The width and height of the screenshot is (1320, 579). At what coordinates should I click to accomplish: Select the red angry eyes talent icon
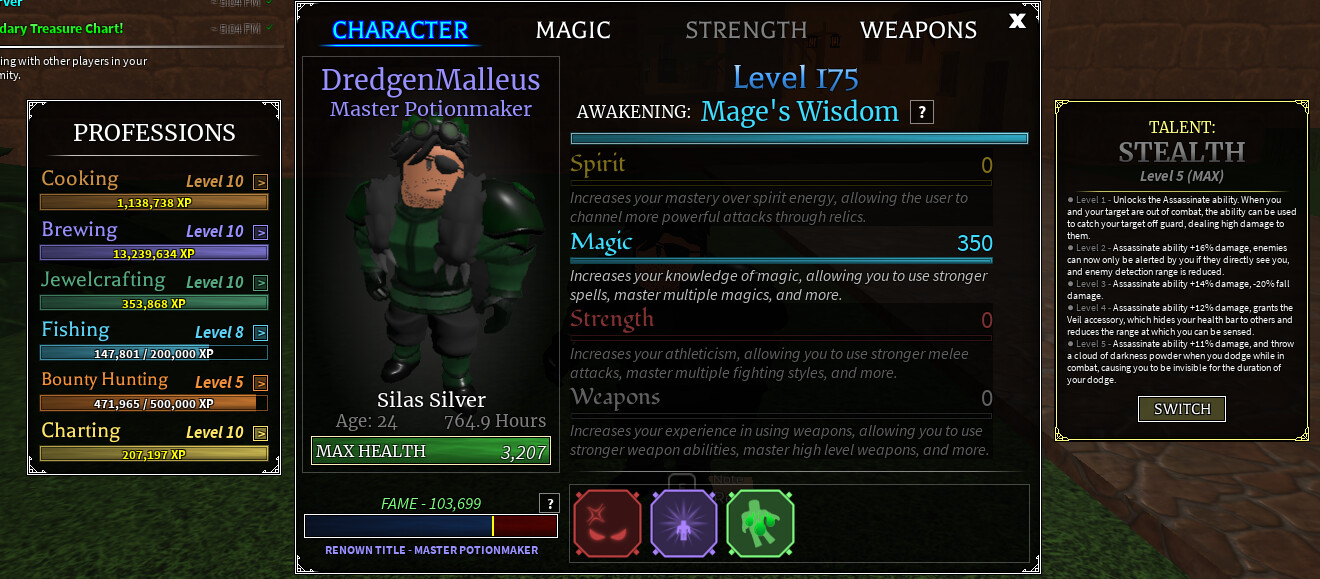[607, 523]
